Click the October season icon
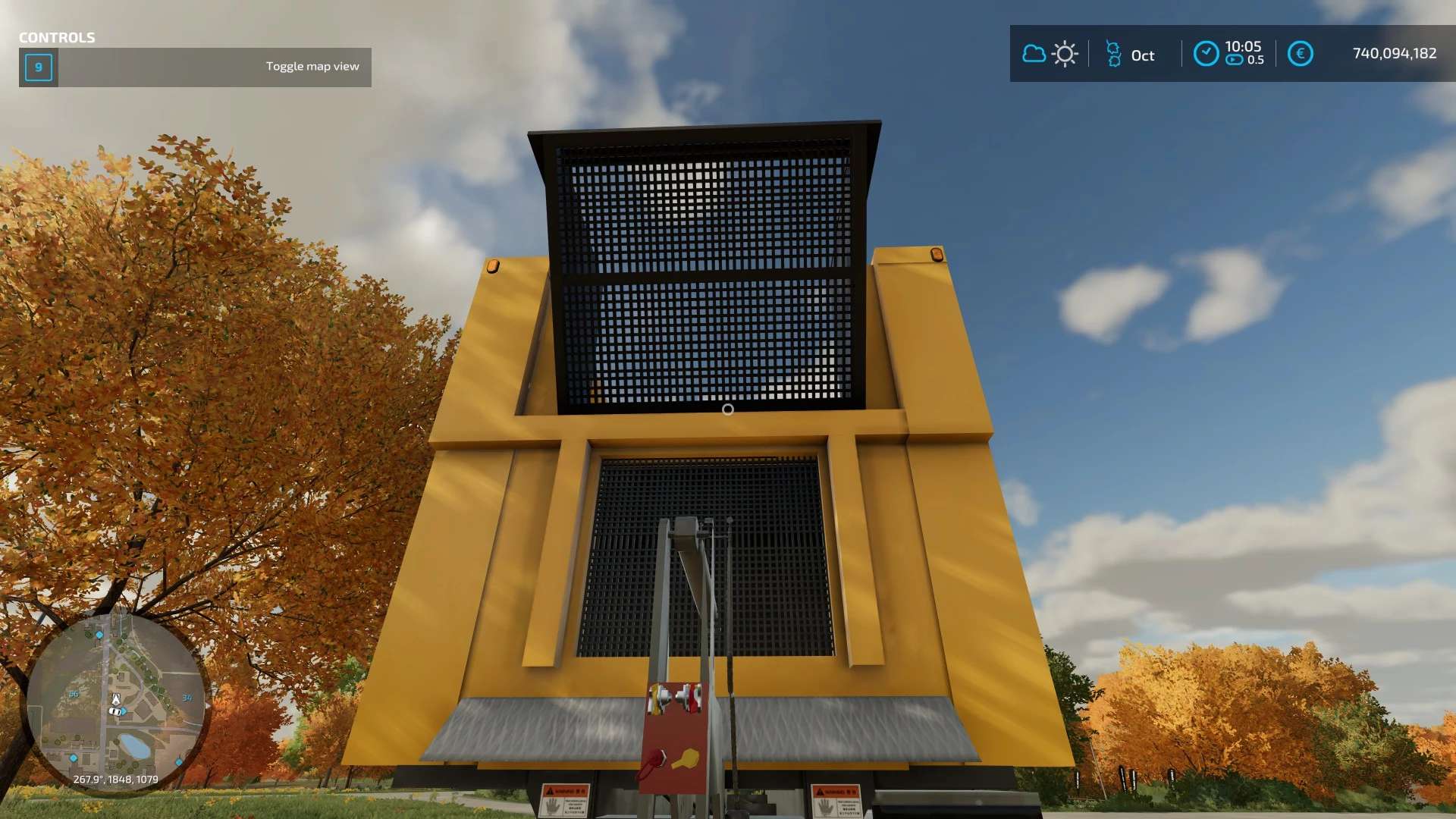The image size is (1456, 819). point(1113,54)
